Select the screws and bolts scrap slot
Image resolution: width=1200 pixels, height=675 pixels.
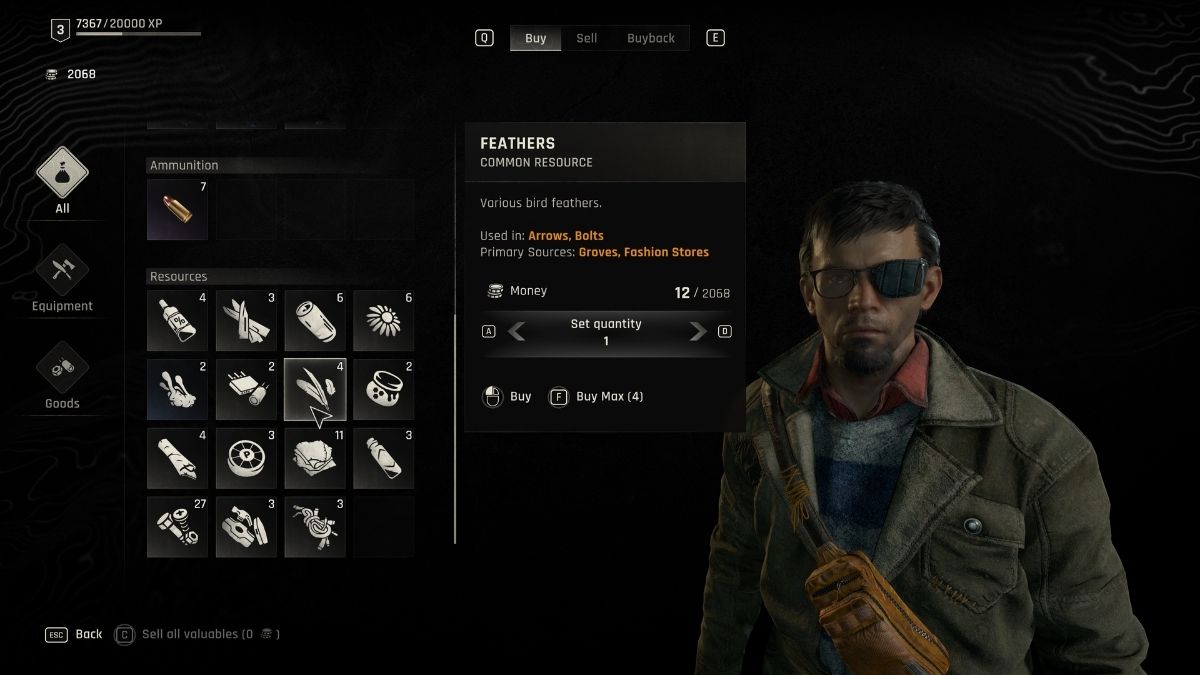[x=178, y=527]
